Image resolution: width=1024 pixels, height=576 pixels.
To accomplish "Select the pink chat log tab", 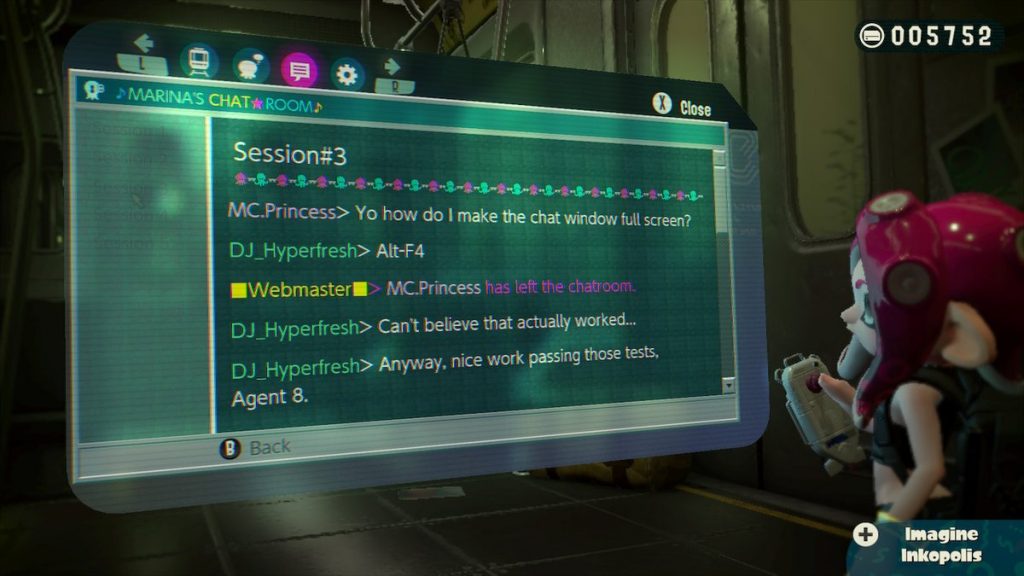I will (300, 70).
